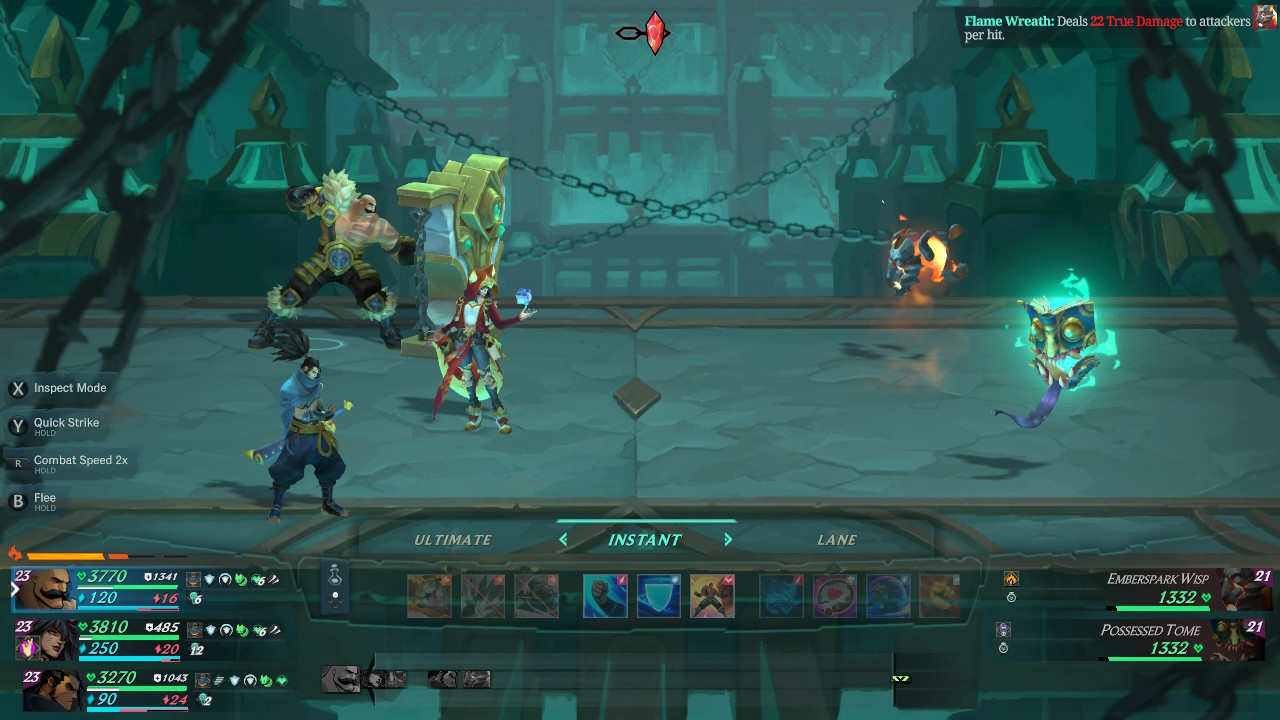Click the right arrow beside Instant
This screenshot has width=1280, height=720.
728,540
